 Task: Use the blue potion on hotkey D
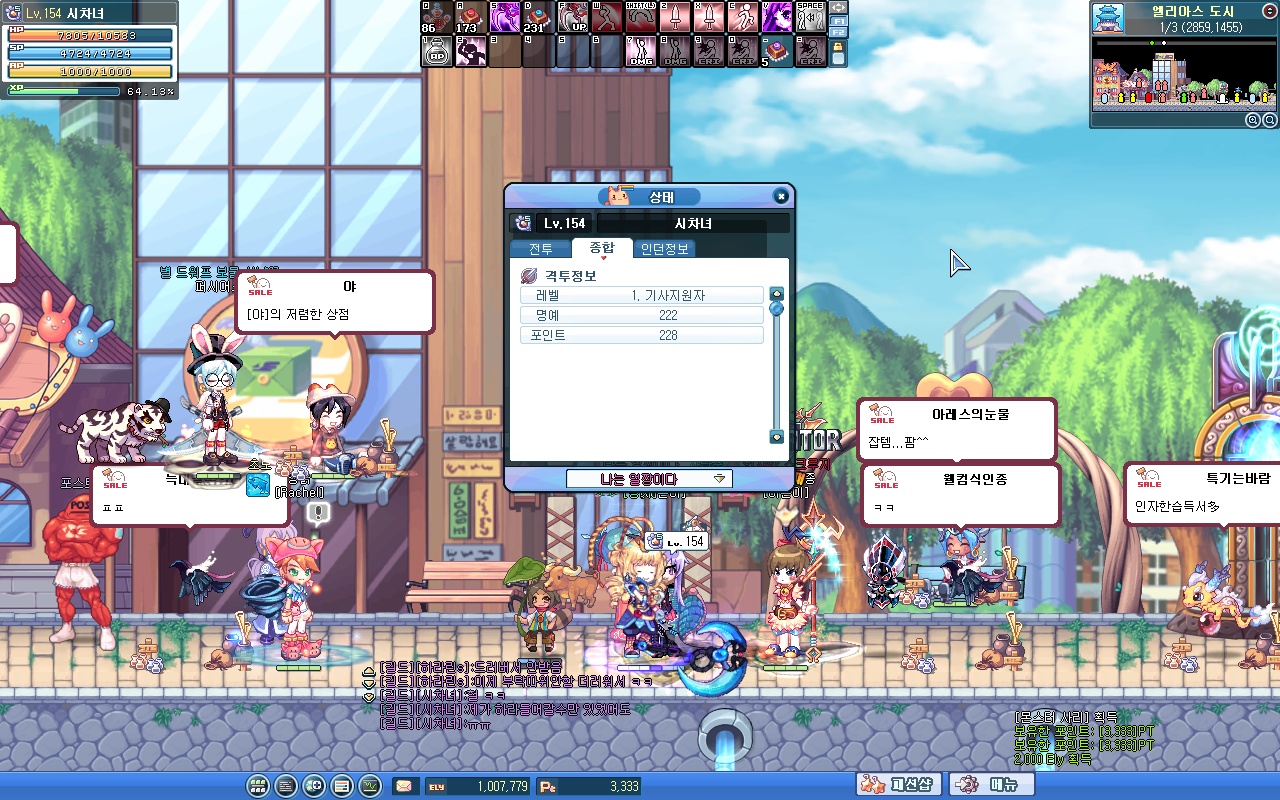pyautogui.click(x=539, y=18)
